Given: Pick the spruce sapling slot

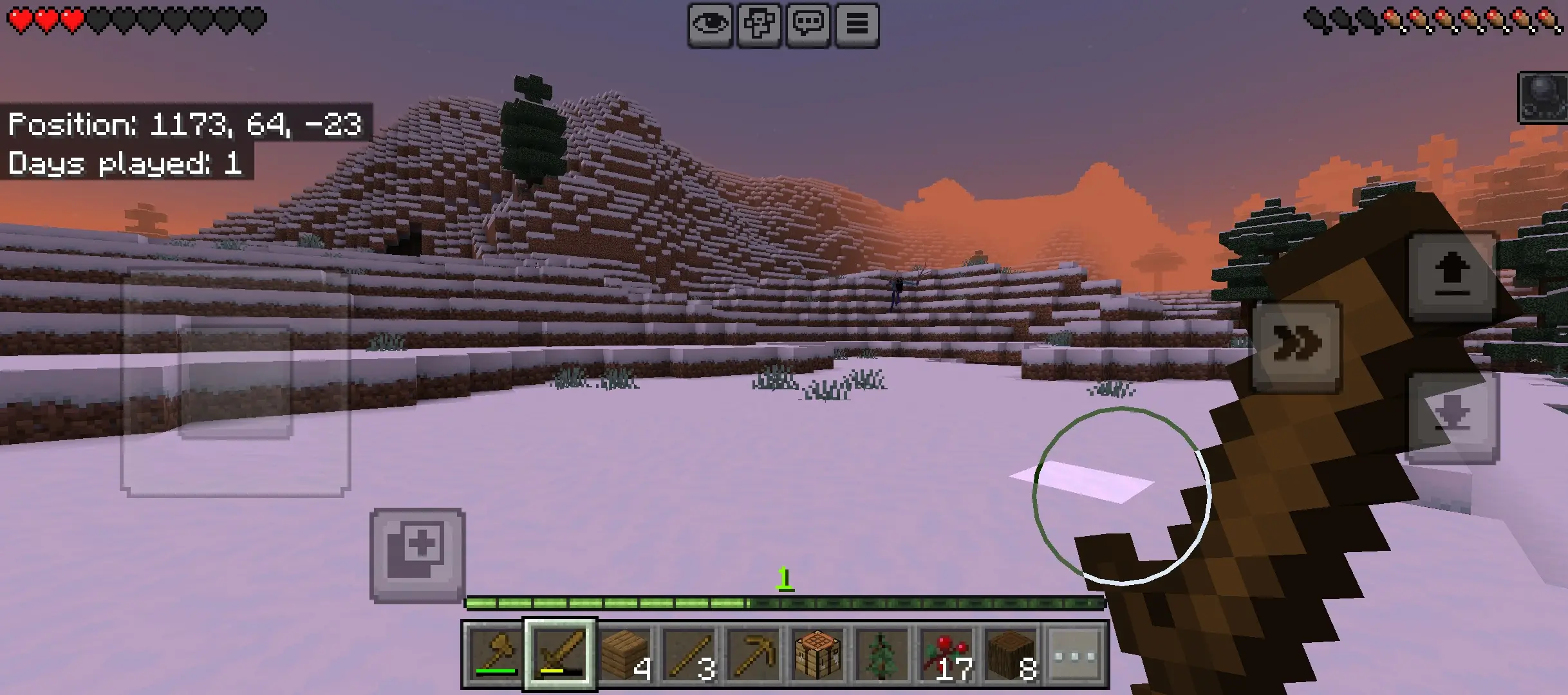Looking at the screenshot, I should click(882, 654).
